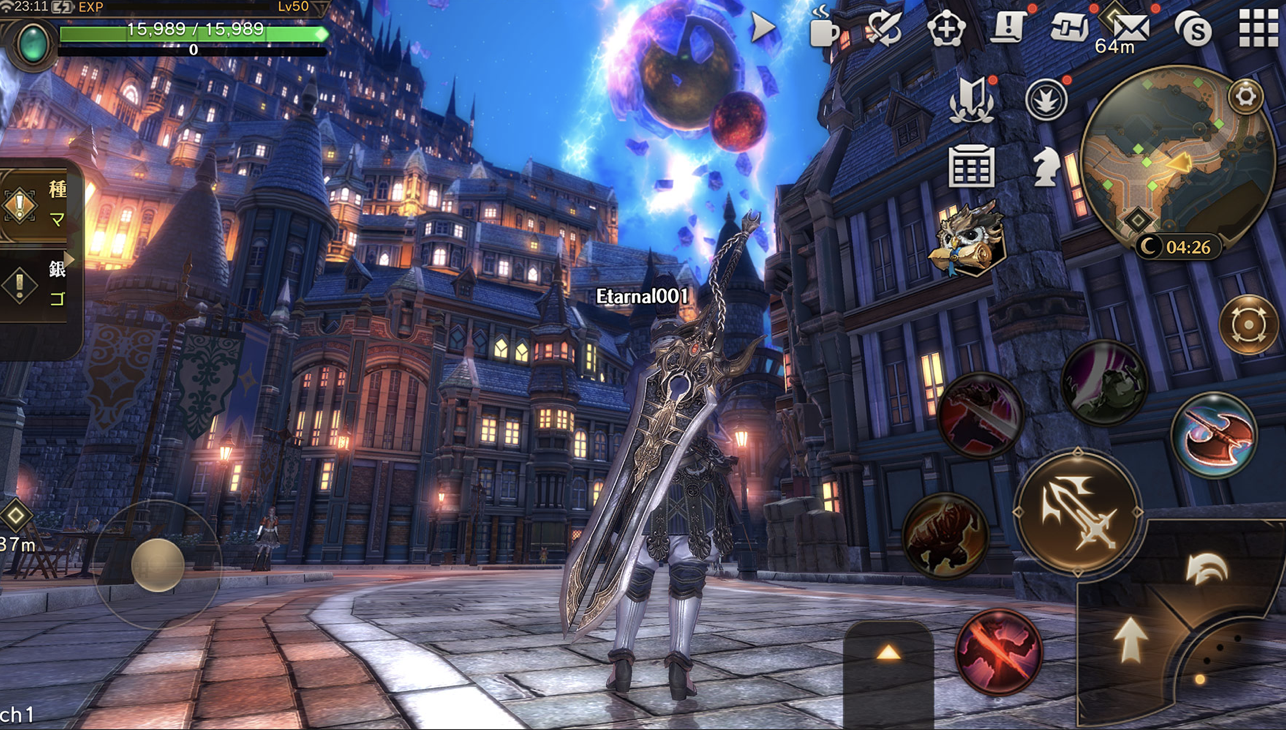Expand the panel with the orange triangle

point(888,654)
